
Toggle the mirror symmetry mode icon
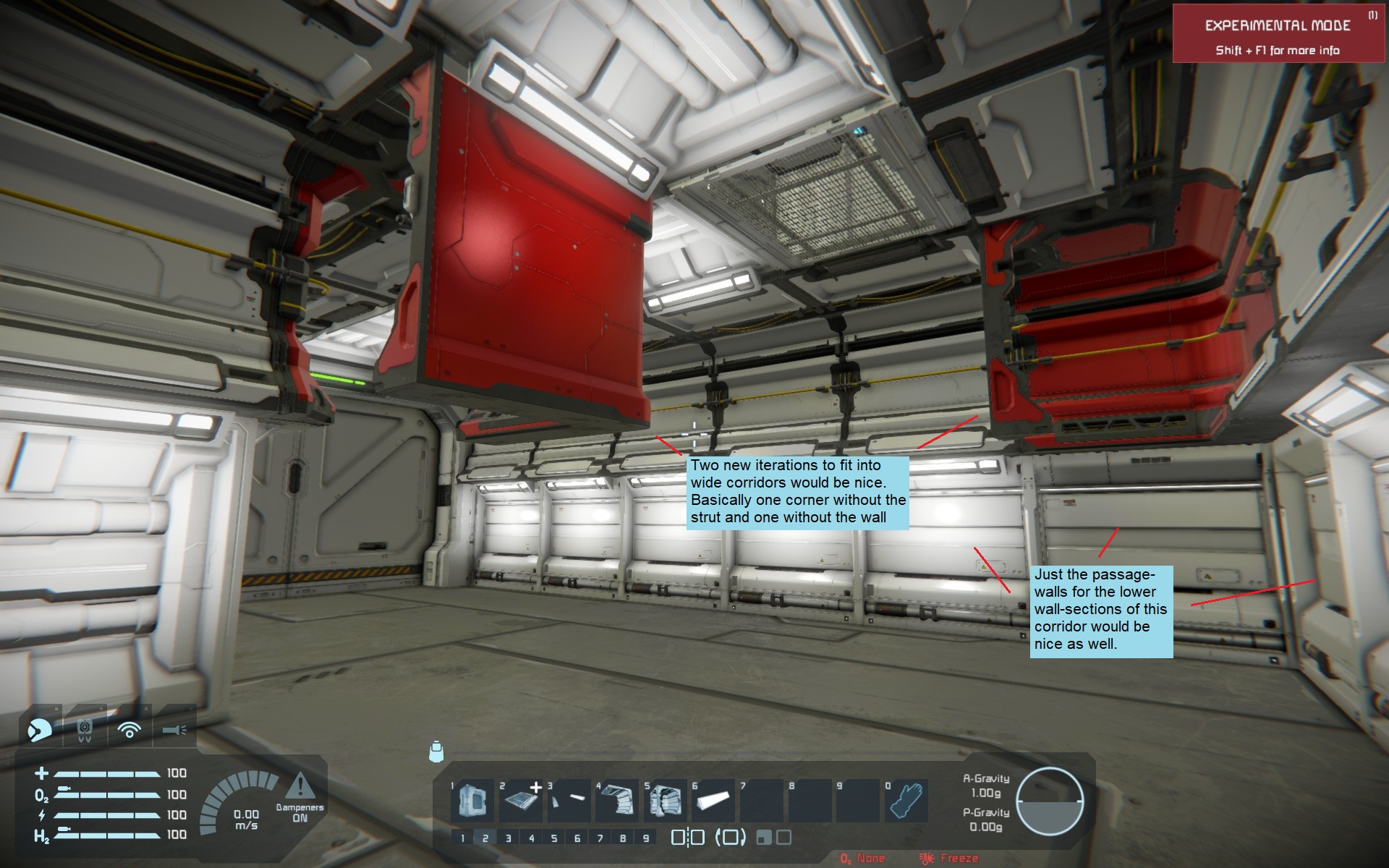(x=687, y=838)
